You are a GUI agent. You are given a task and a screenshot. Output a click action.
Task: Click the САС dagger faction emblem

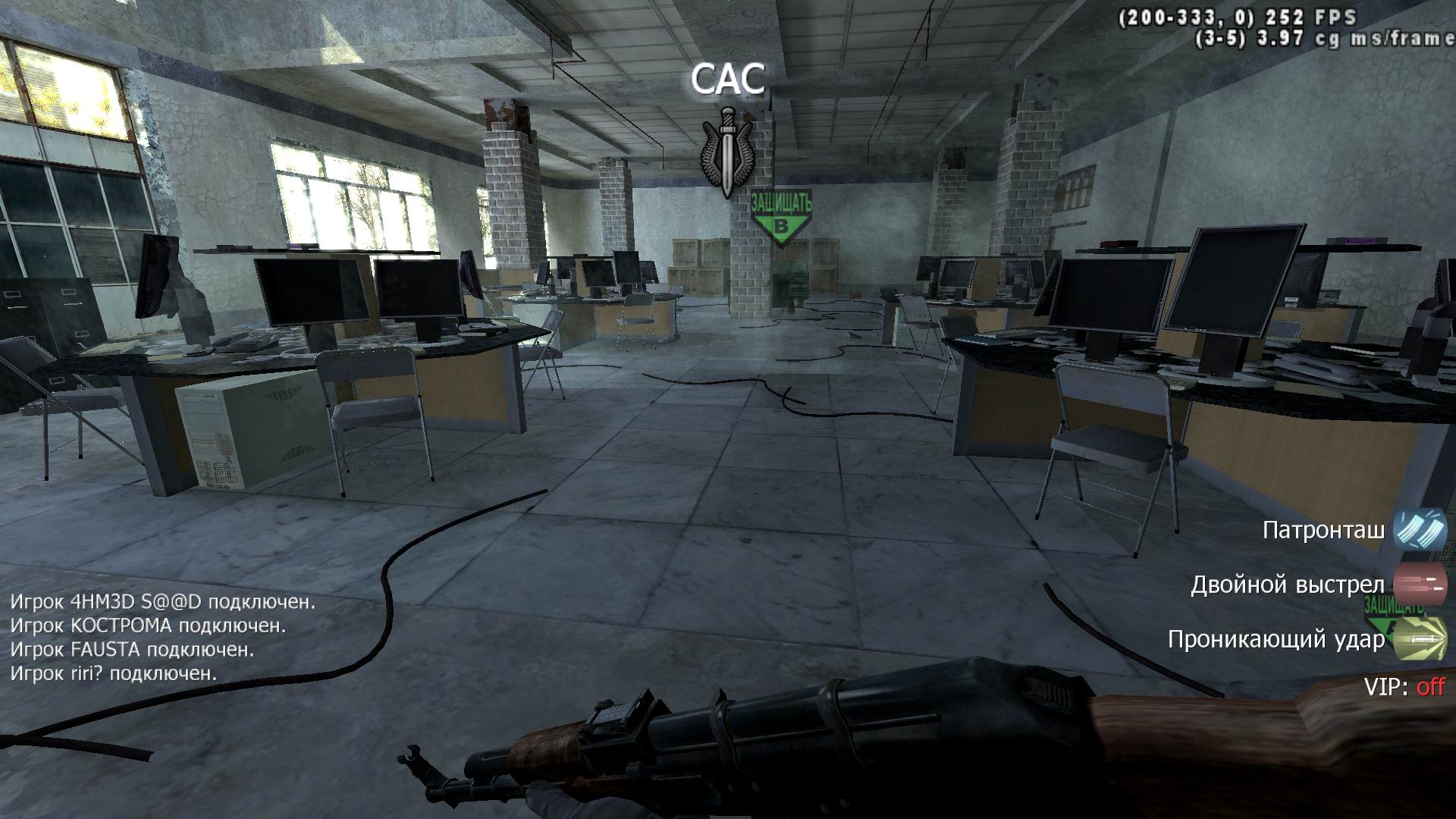coord(727,152)
